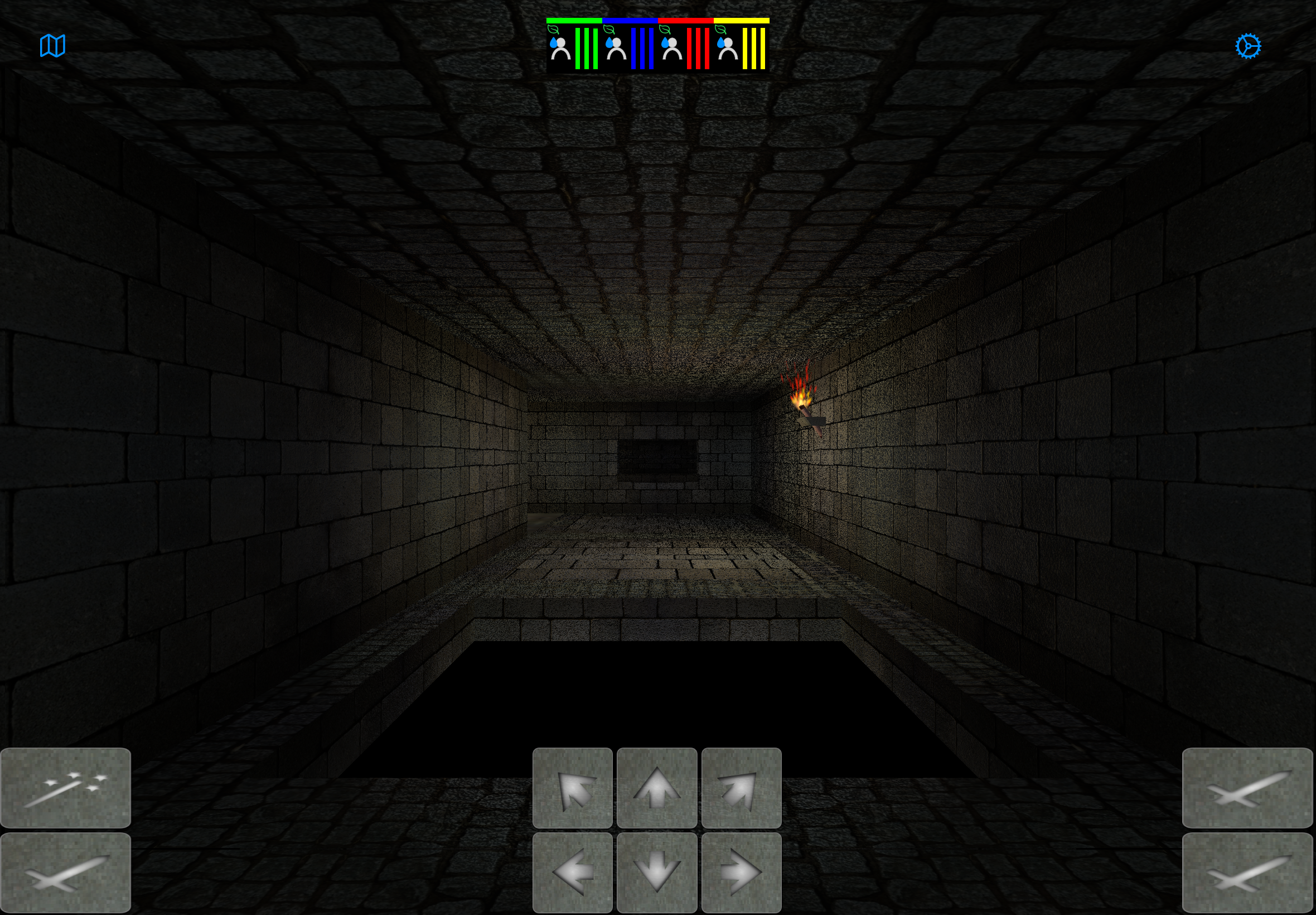Select the blue party member portrait

pyautogui.click(x=617, y=50)
